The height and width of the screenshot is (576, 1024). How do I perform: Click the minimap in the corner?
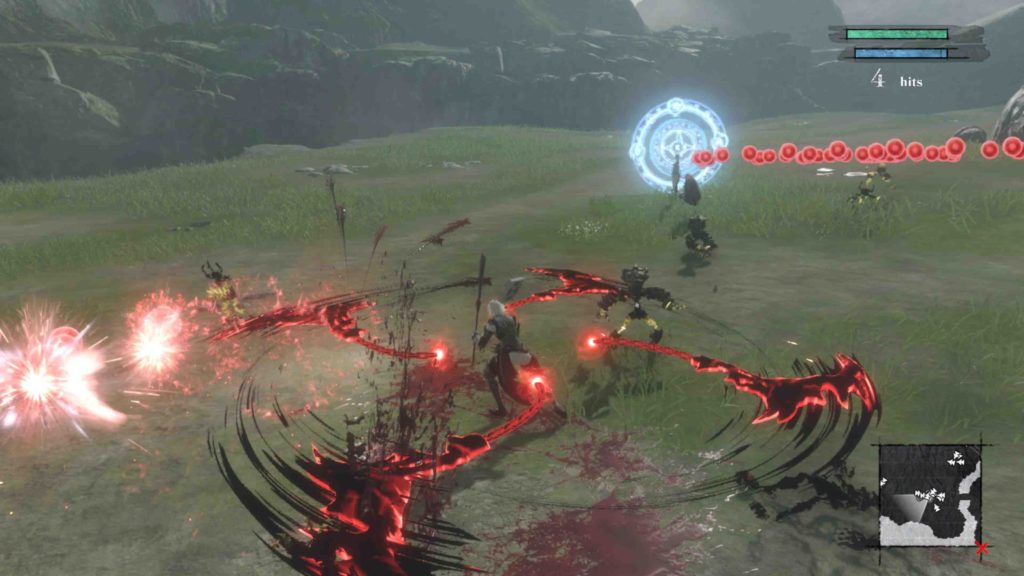[930, 495]
